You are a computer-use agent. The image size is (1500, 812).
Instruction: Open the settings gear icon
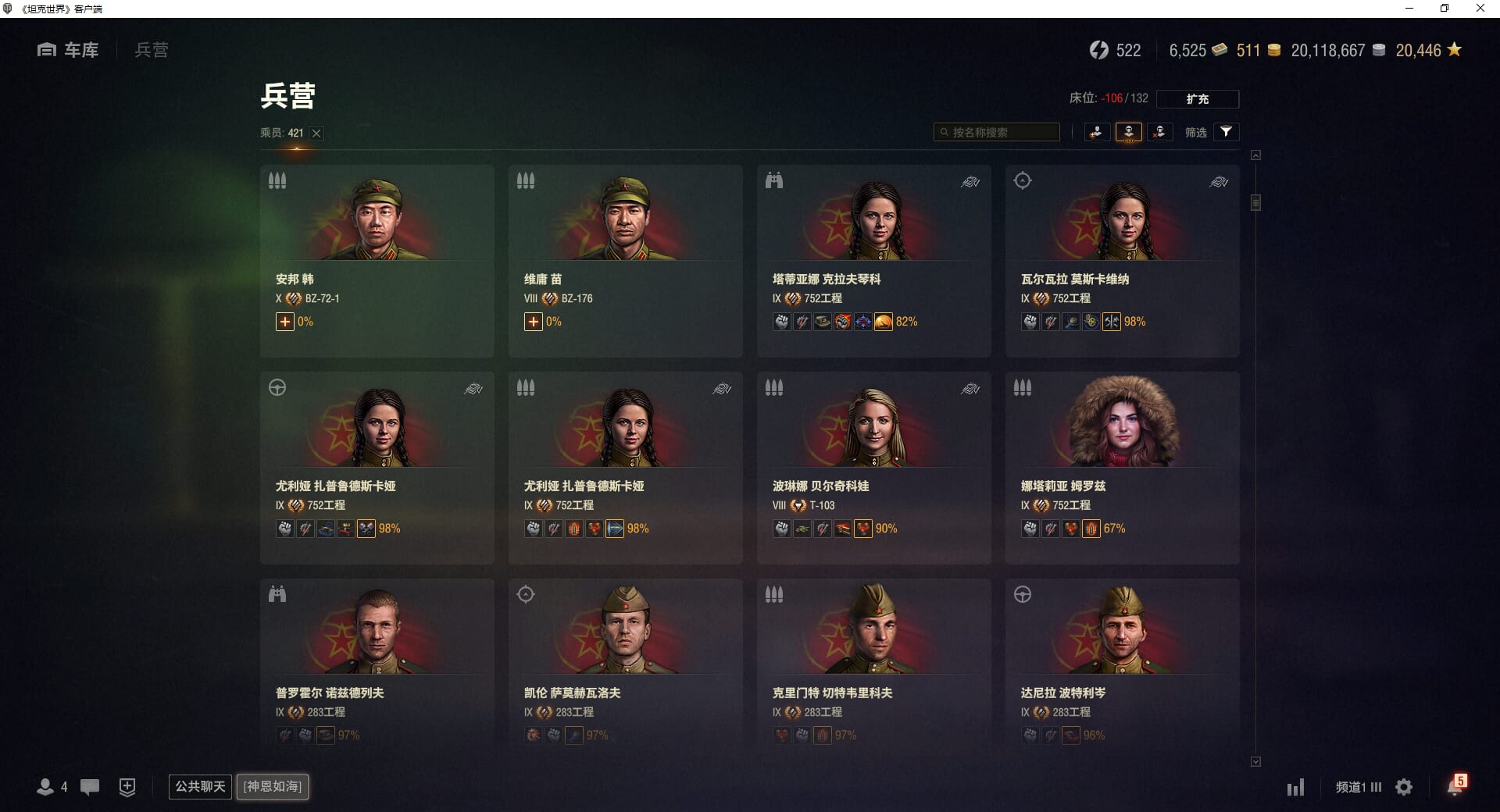pos(1404,787)
